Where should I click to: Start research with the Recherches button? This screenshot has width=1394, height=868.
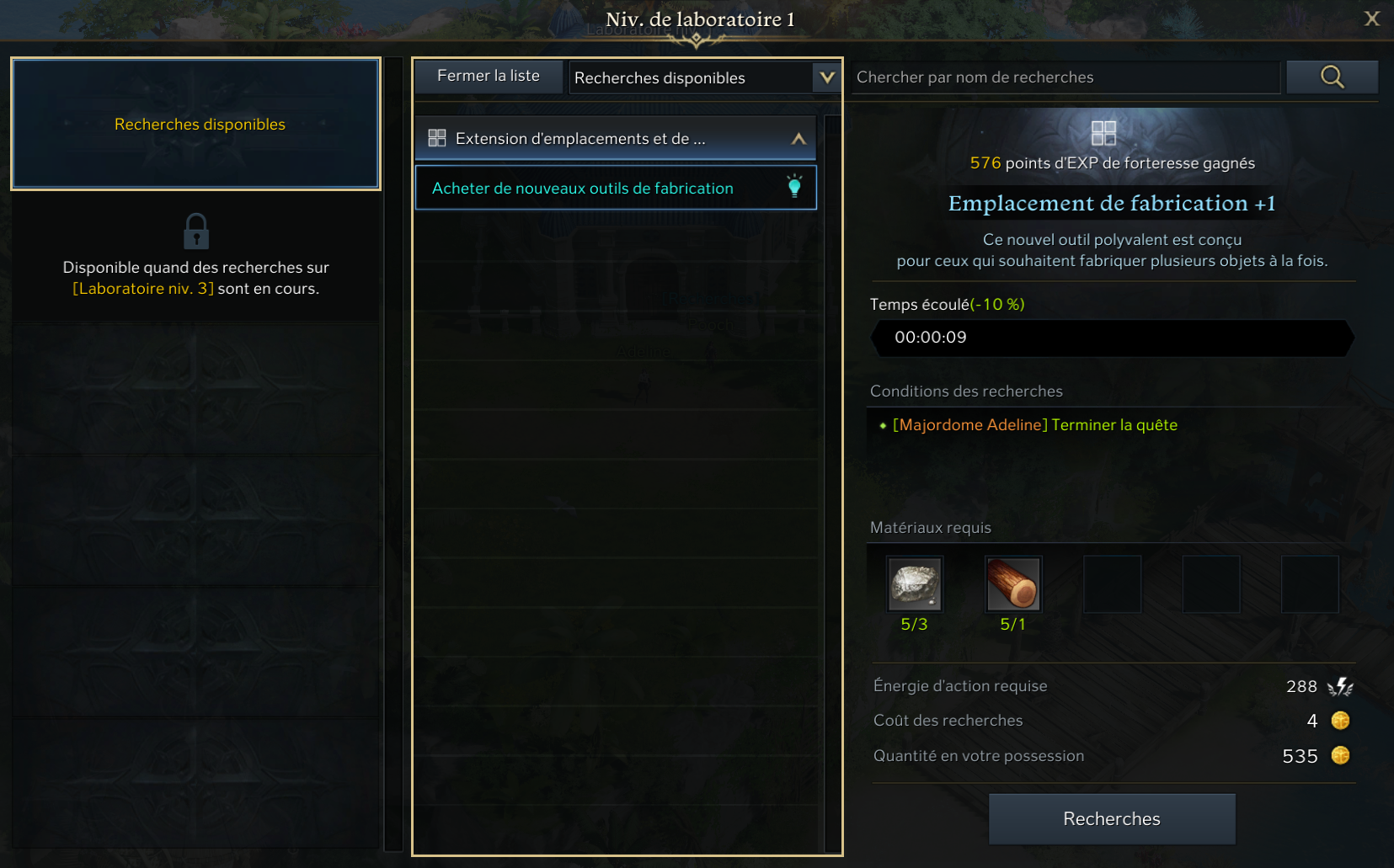(x=1112, y=818)
